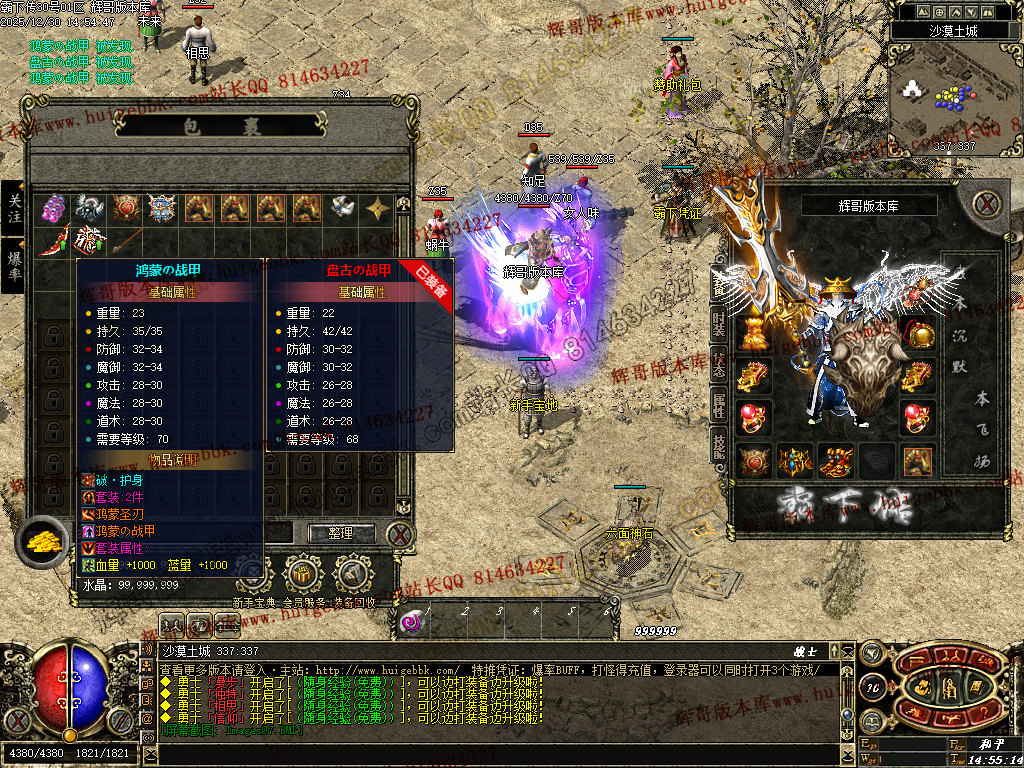Screen dimensions: 1024x768
Task: Select the gold four-pointed star item
Action: point(378,208)
